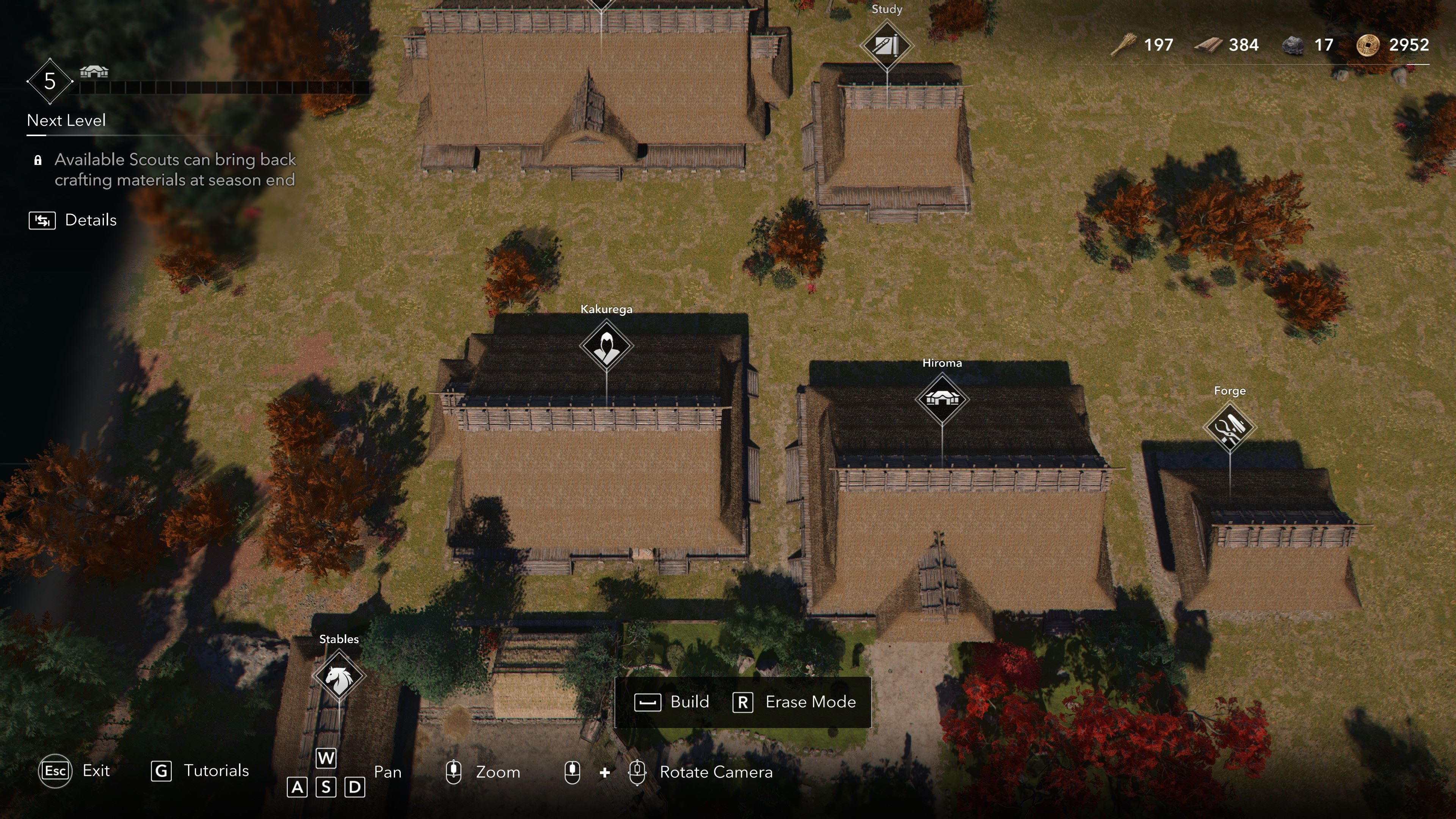
Task: Open the Build option
Action: tap(672, 702)
